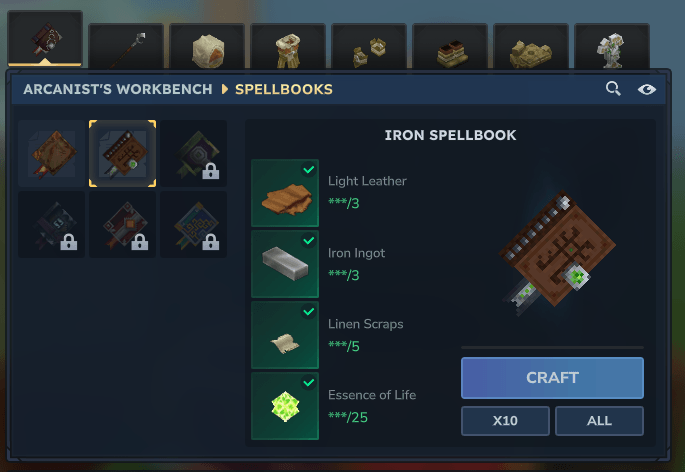Image resolution: width=685 pixels, height=472 pixels.
Task: Choose the locked dark grey spellbook recipe
Action: (51, 225)
